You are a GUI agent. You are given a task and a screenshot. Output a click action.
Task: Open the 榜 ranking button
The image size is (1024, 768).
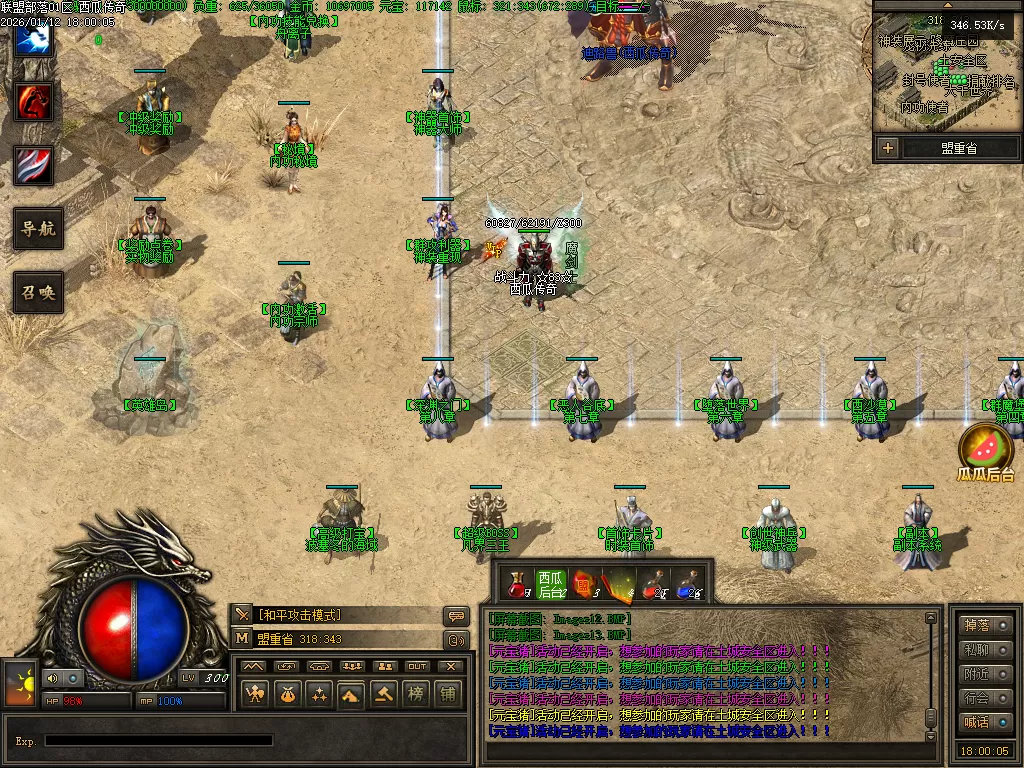tap(415, 694)
